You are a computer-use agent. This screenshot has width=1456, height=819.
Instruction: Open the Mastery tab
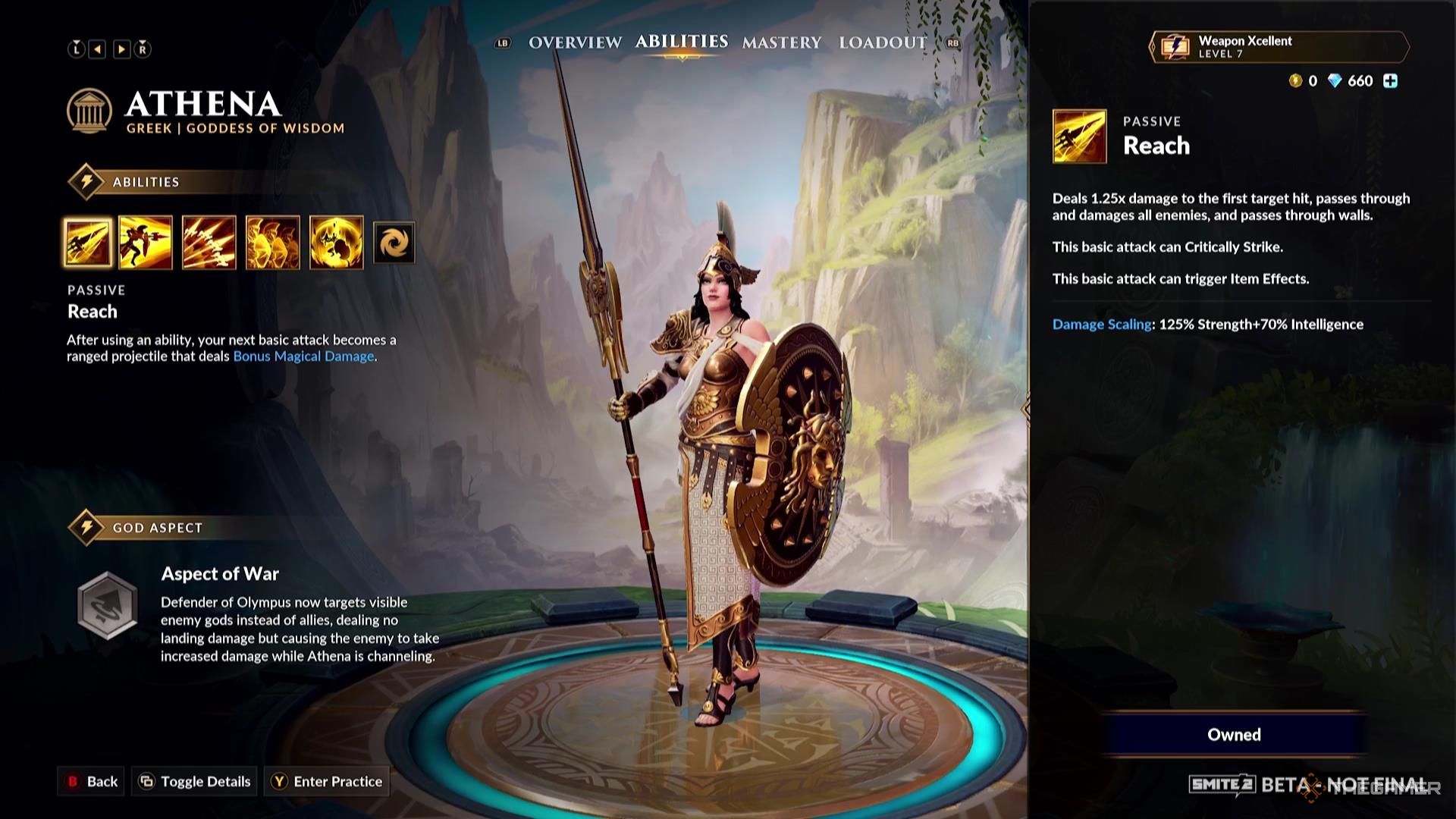781,42
